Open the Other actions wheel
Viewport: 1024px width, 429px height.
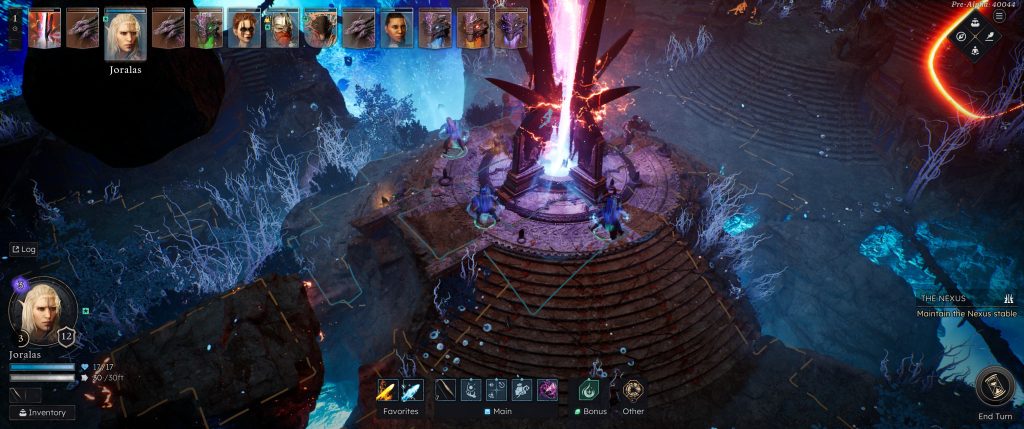click(x=632, y=391)
